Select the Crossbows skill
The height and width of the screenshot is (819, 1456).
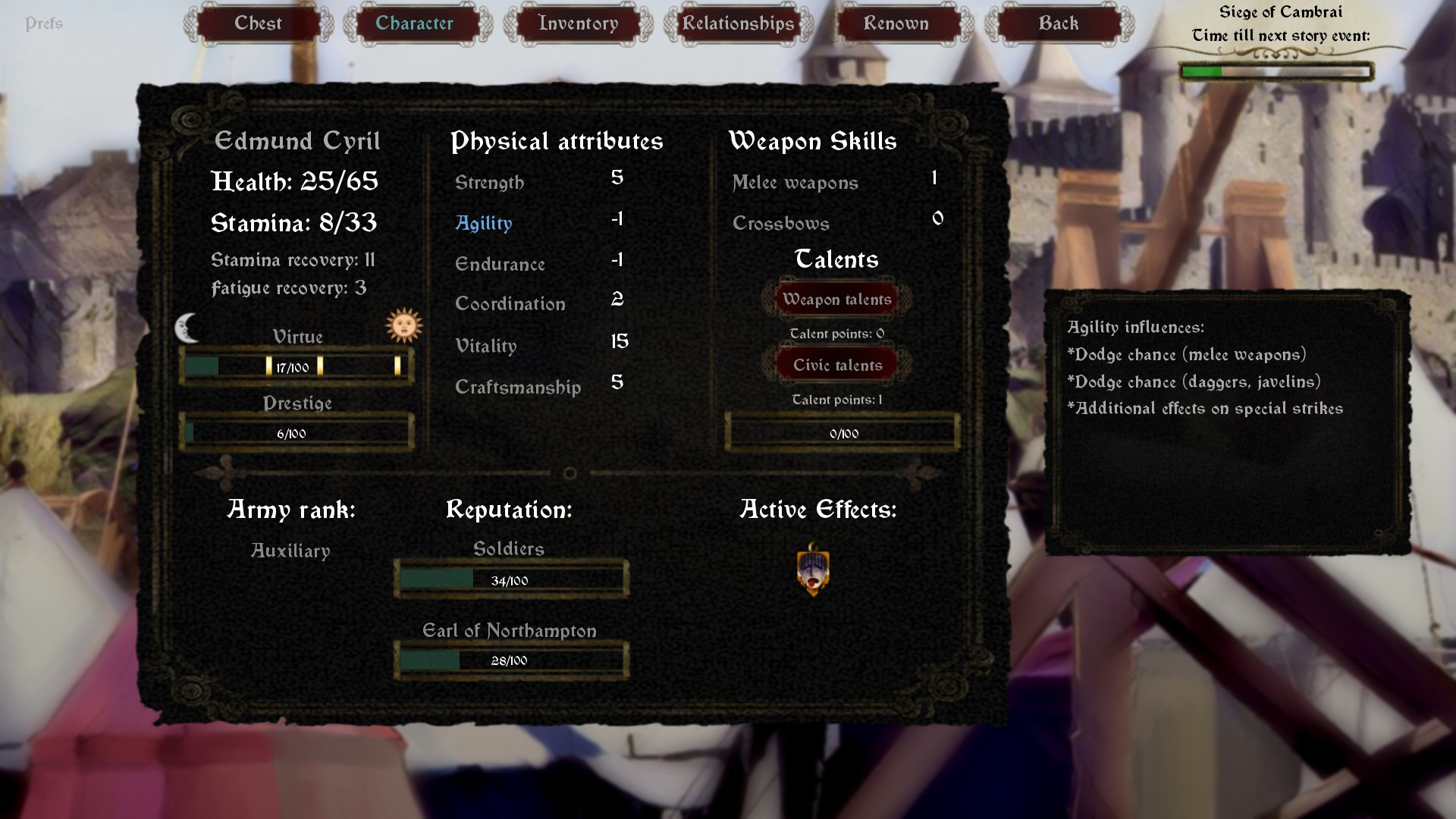click(x=780, y=224)
